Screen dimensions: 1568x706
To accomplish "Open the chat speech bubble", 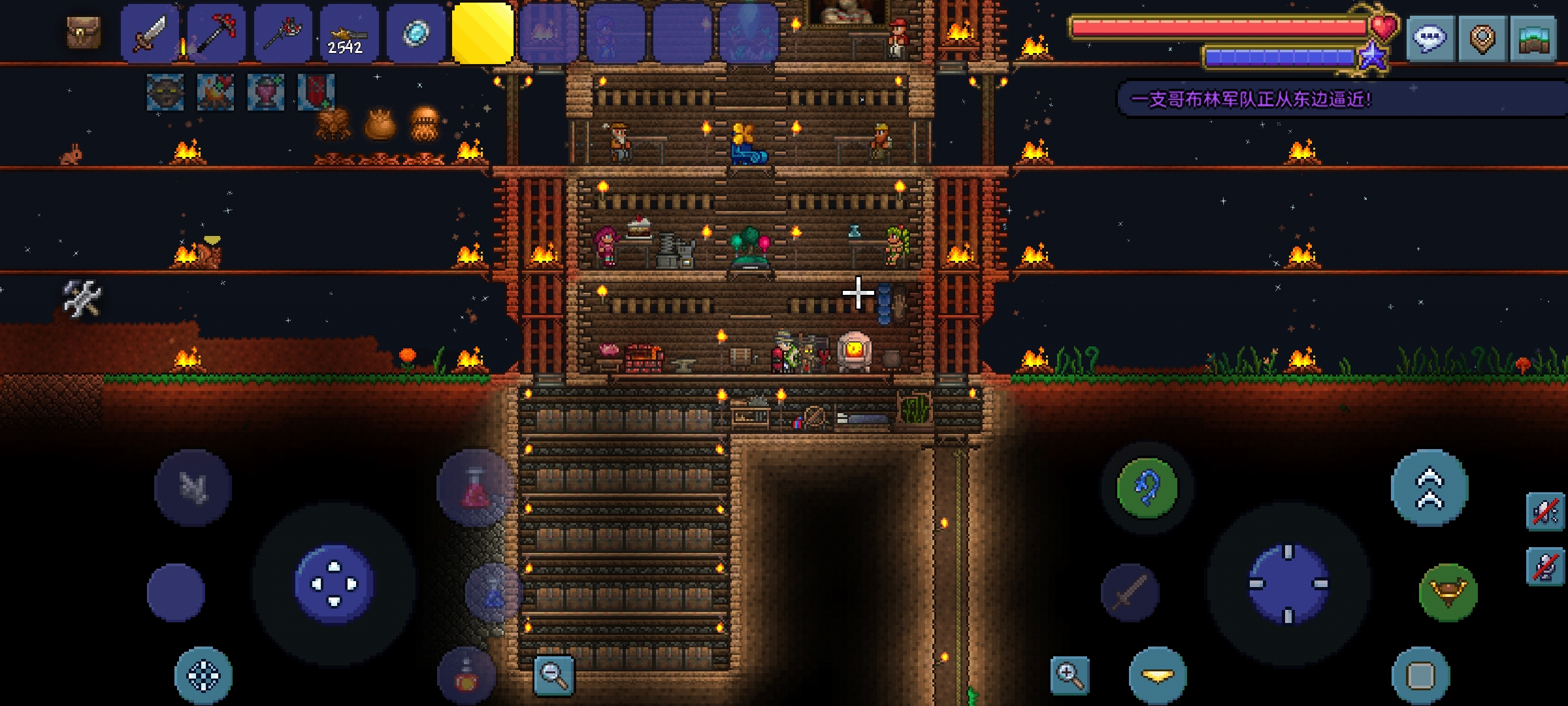I will 1429,38.
